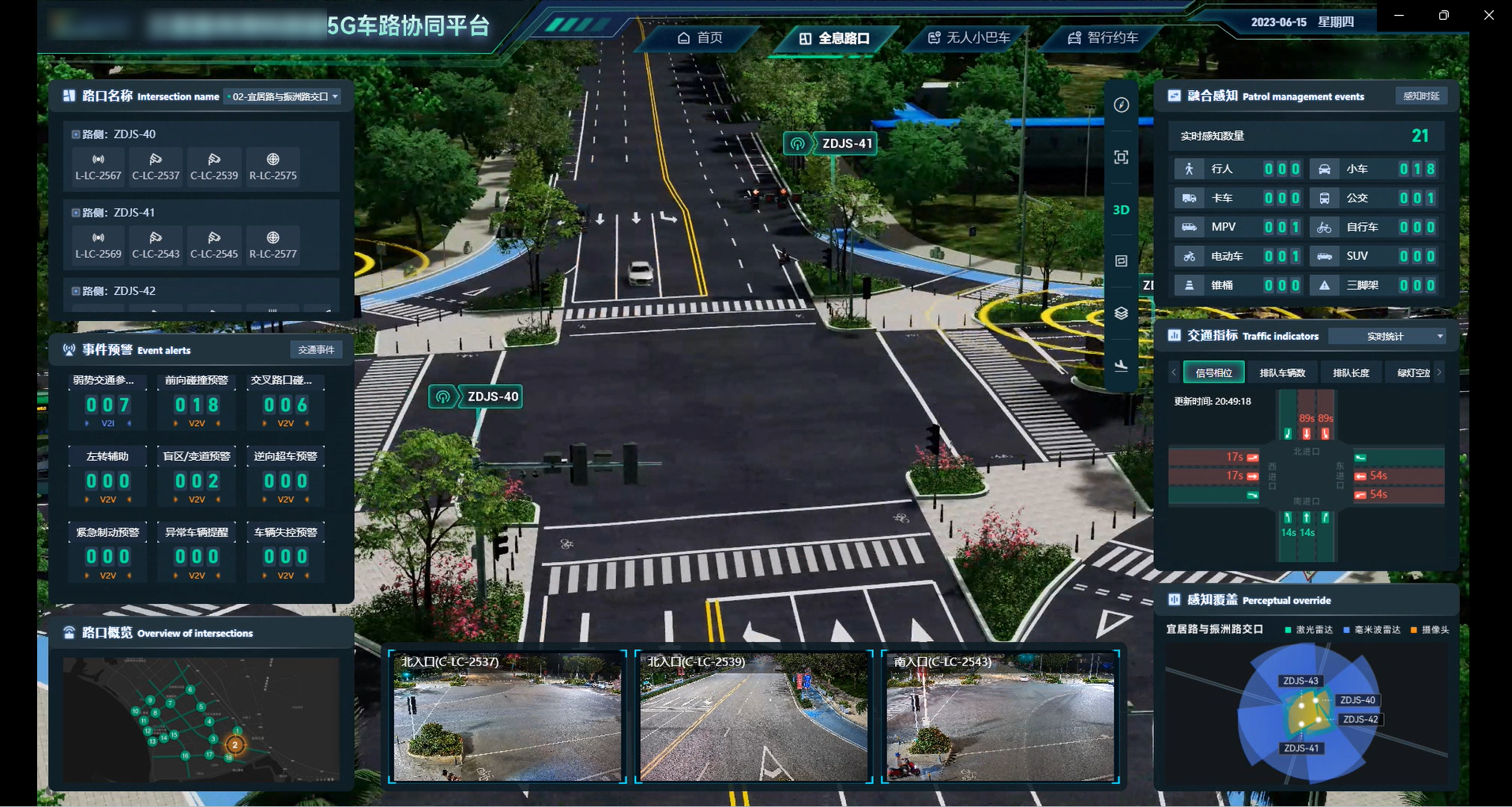Viewport: 1512px width, 807px height.
Task: Click the compass reset-view icon in right toolbar
Action: tap(1121, 104)
